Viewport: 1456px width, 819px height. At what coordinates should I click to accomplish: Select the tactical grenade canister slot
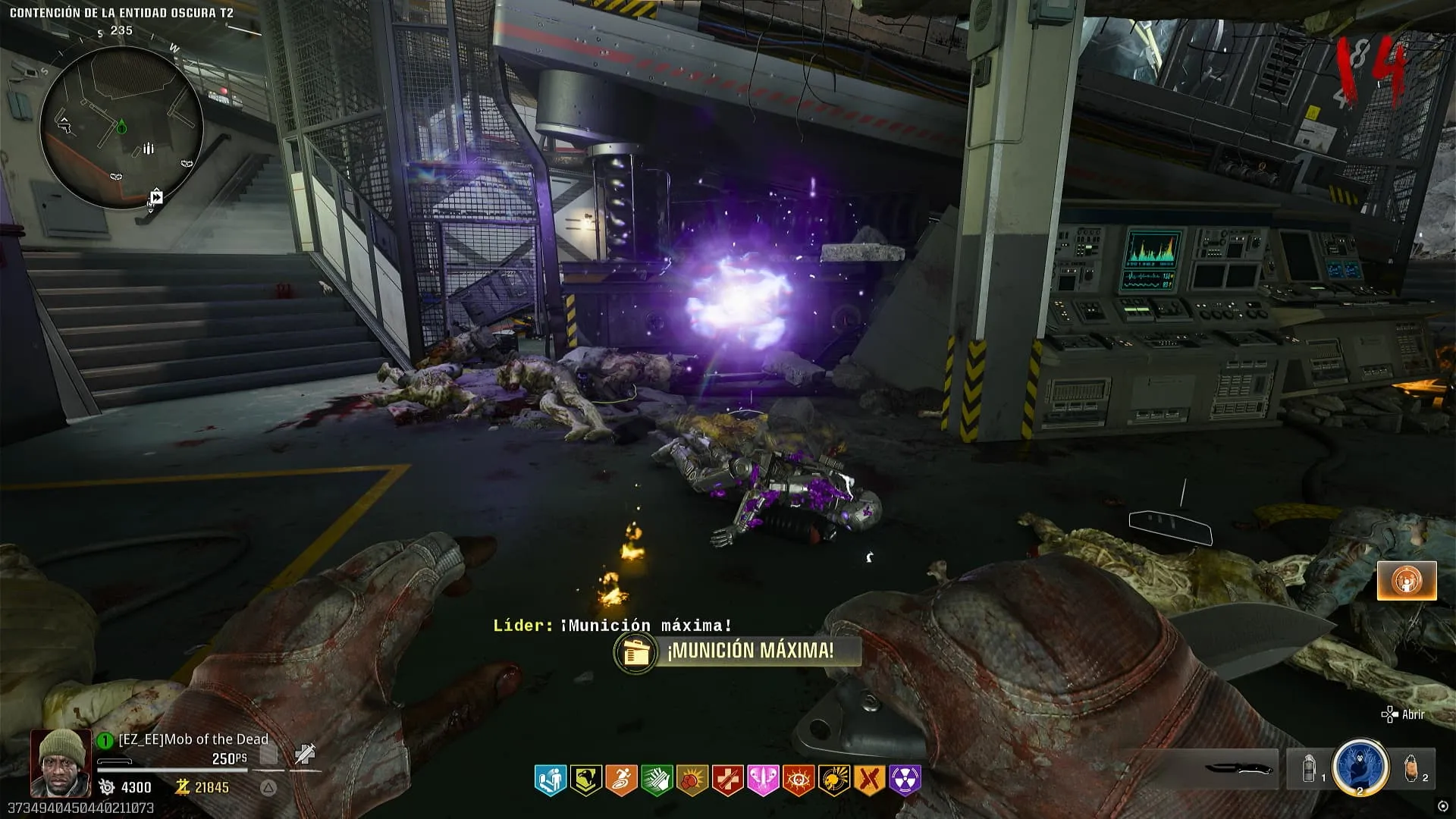tap(1308, 769)
